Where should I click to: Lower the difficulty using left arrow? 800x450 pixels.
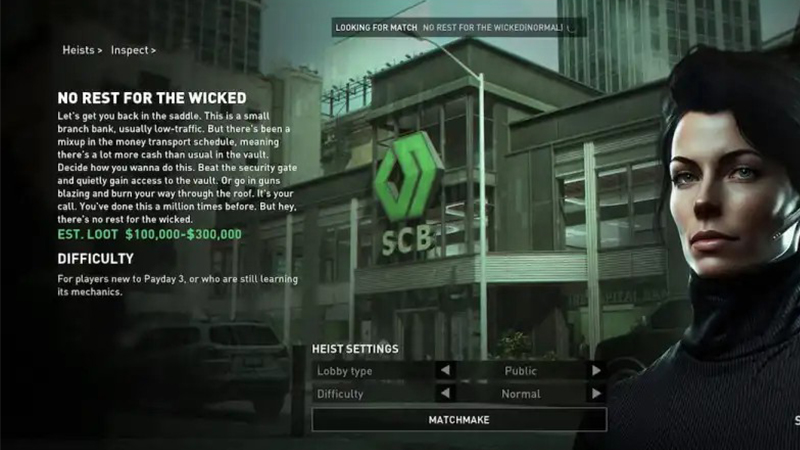pyautogui.click(x=445, y=394)
